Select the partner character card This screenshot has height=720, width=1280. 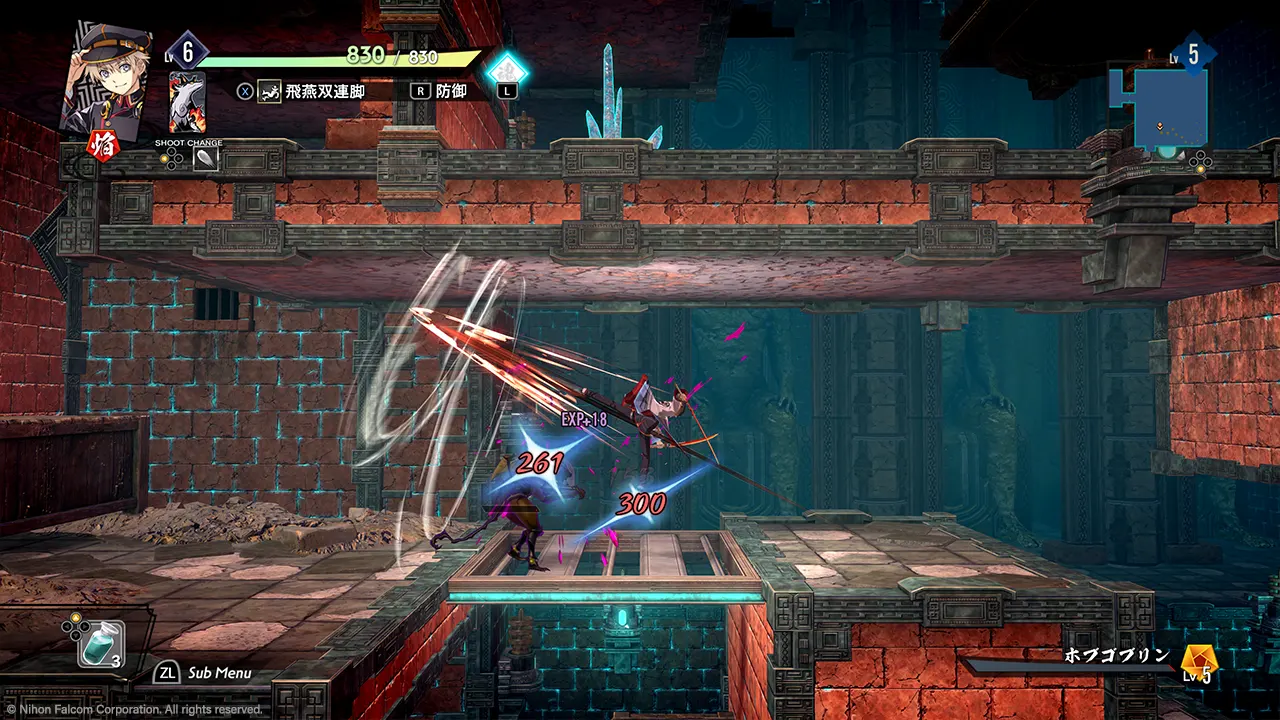click(x=187, y=102)
